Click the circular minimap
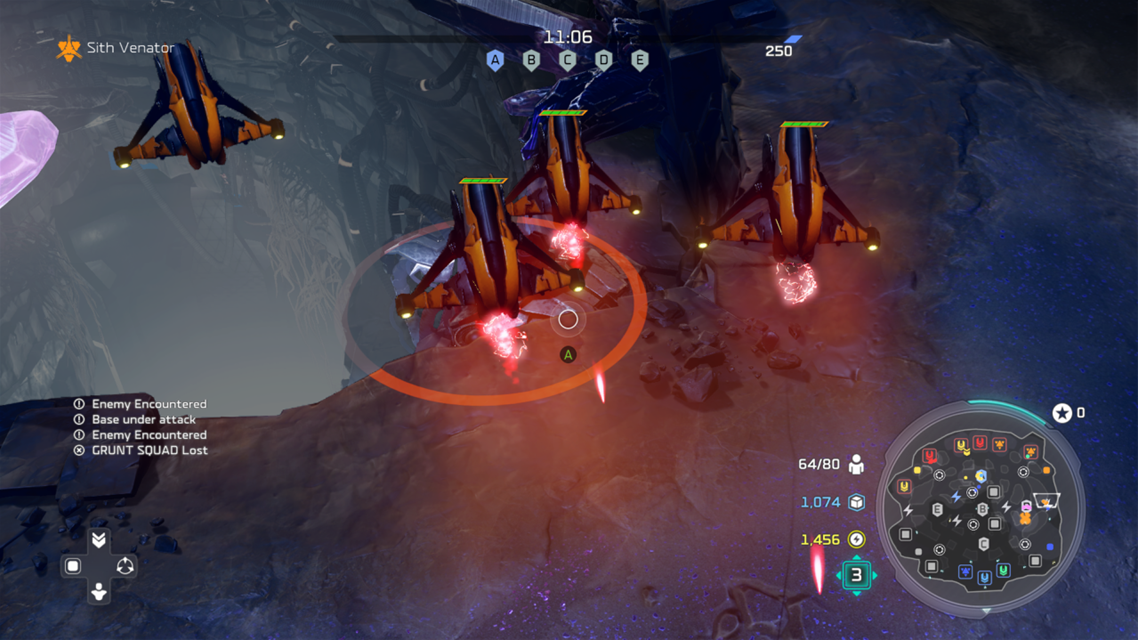The image size is (1138, 640). (980, 508)
